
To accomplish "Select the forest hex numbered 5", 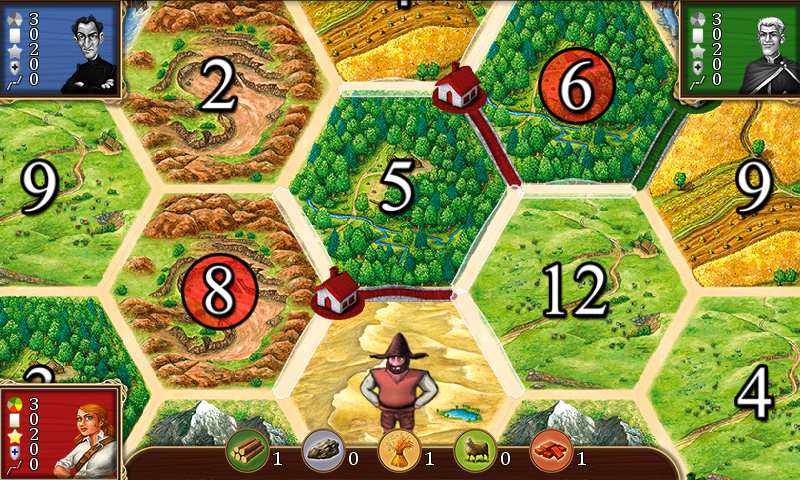I will point(397,188).
